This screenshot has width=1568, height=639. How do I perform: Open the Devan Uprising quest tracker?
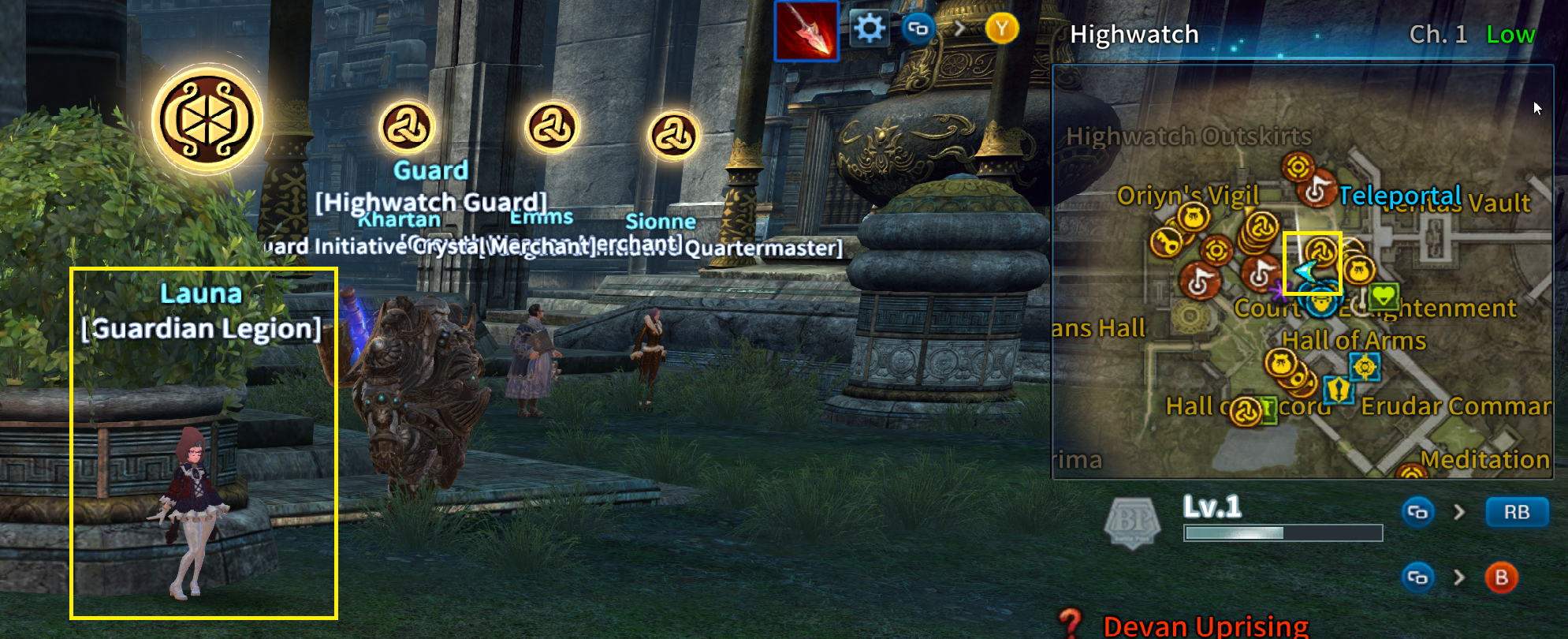(1205, 626)
